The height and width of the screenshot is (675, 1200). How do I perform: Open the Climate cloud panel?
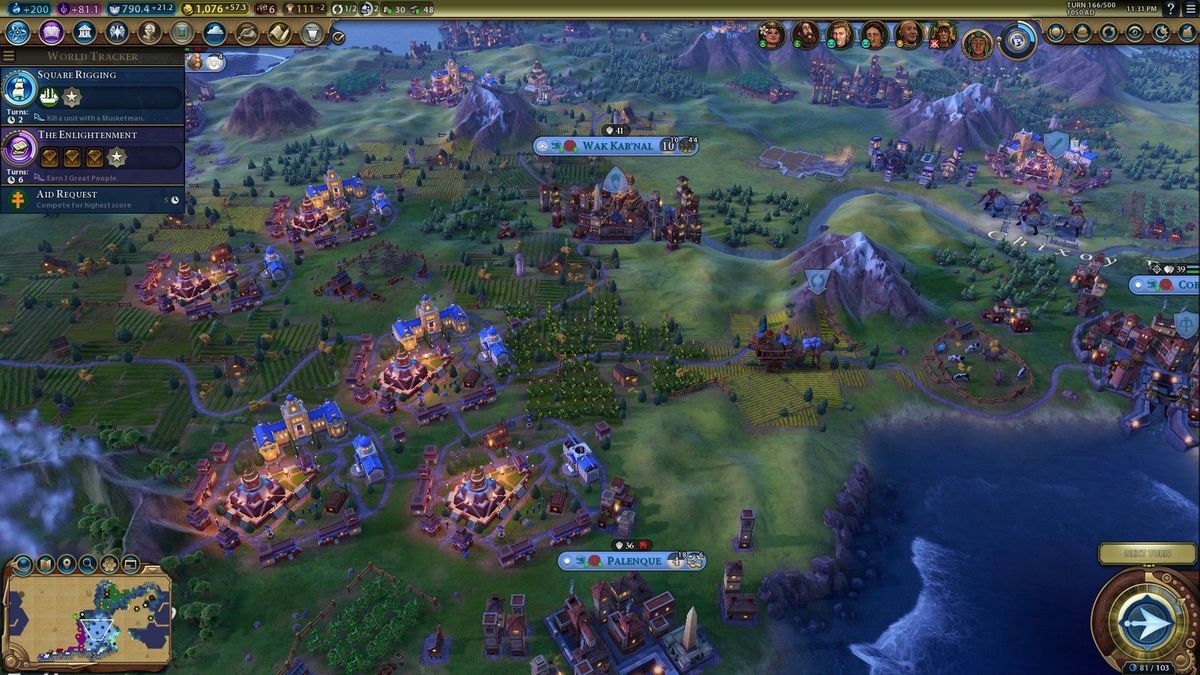coord(215,32)
